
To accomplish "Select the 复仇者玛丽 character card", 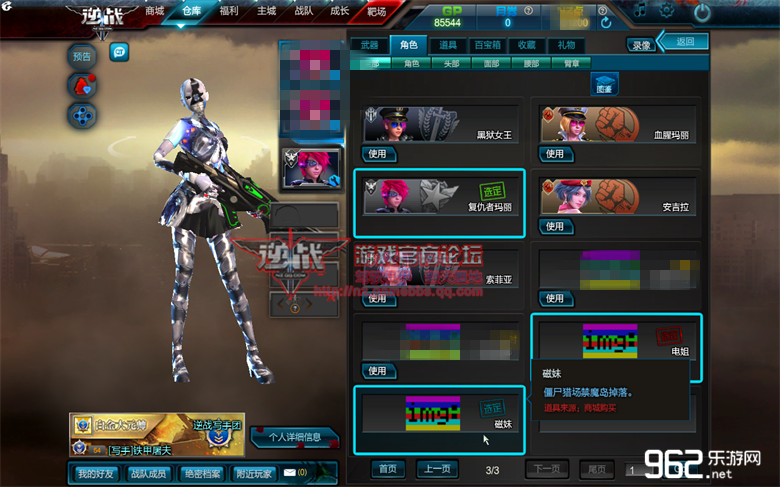I will 439,202.
